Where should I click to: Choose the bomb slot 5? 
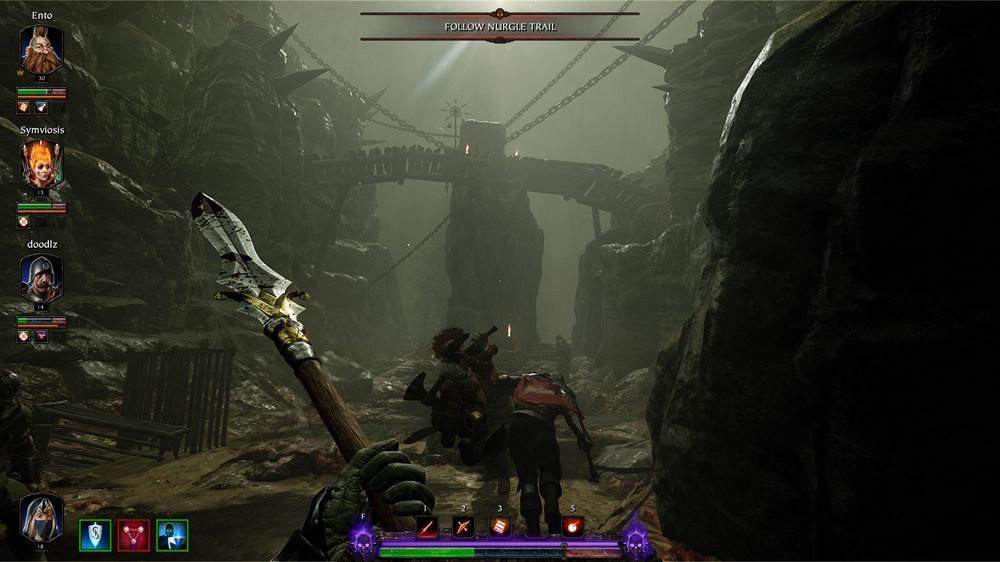coord(573,527)
